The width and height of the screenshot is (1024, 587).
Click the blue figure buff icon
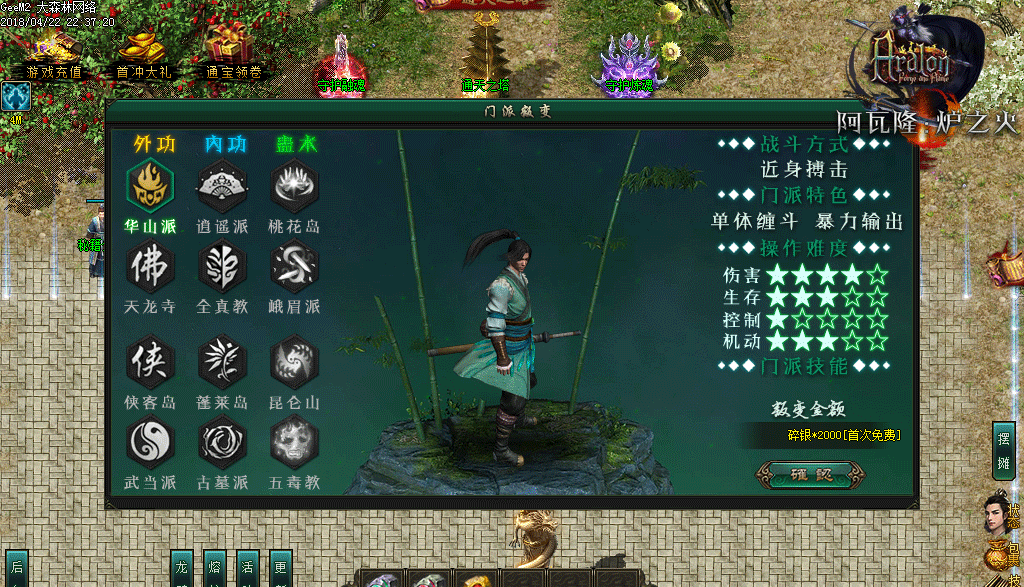click(x=16, y=97)
